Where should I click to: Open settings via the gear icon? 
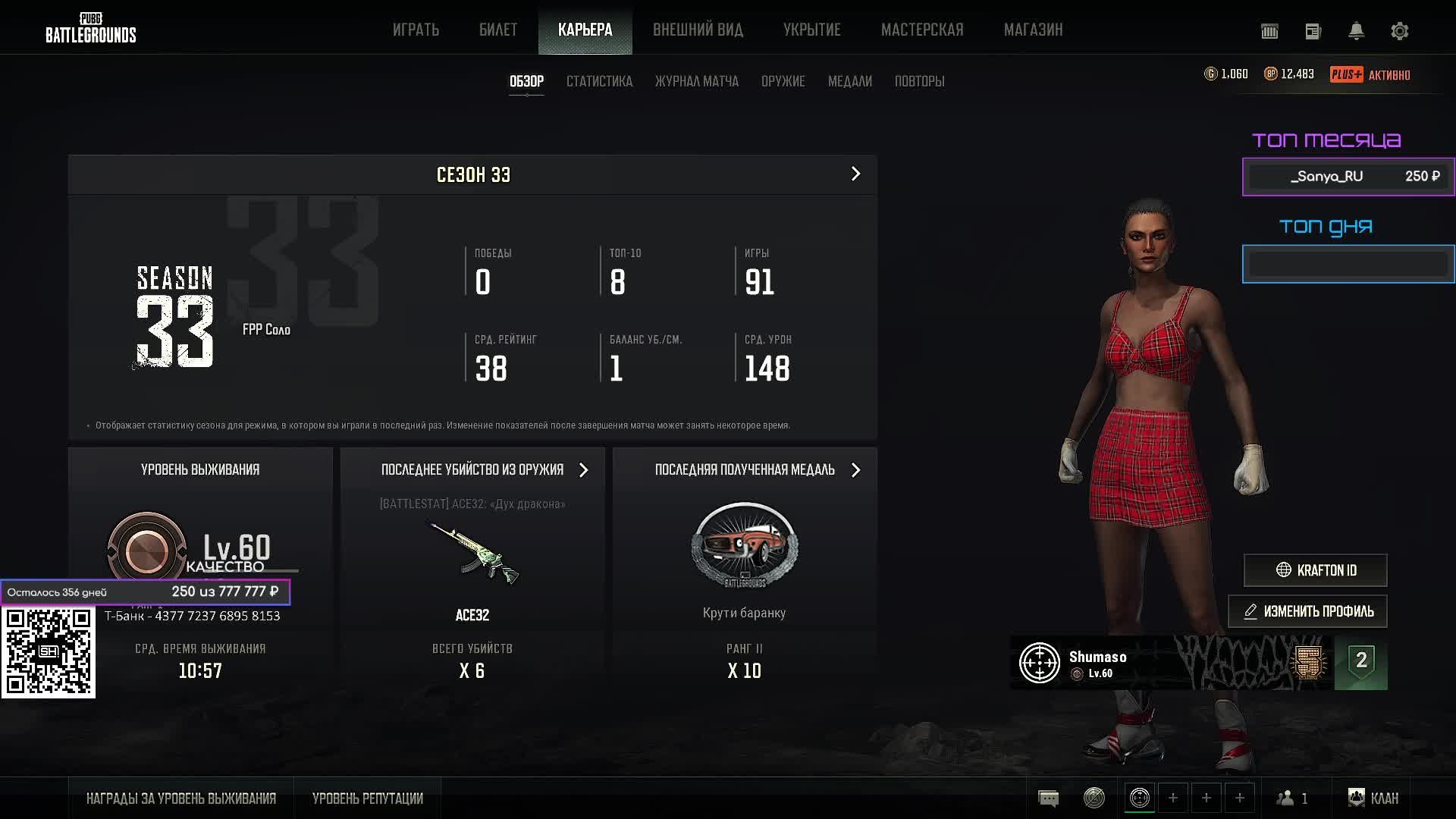pos(1399,31)
